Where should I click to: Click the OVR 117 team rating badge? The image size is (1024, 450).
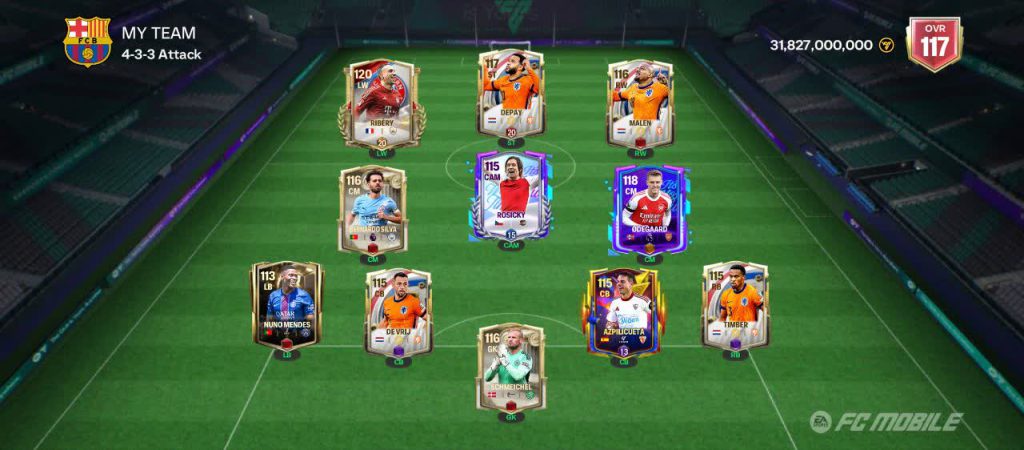(932, 43)
